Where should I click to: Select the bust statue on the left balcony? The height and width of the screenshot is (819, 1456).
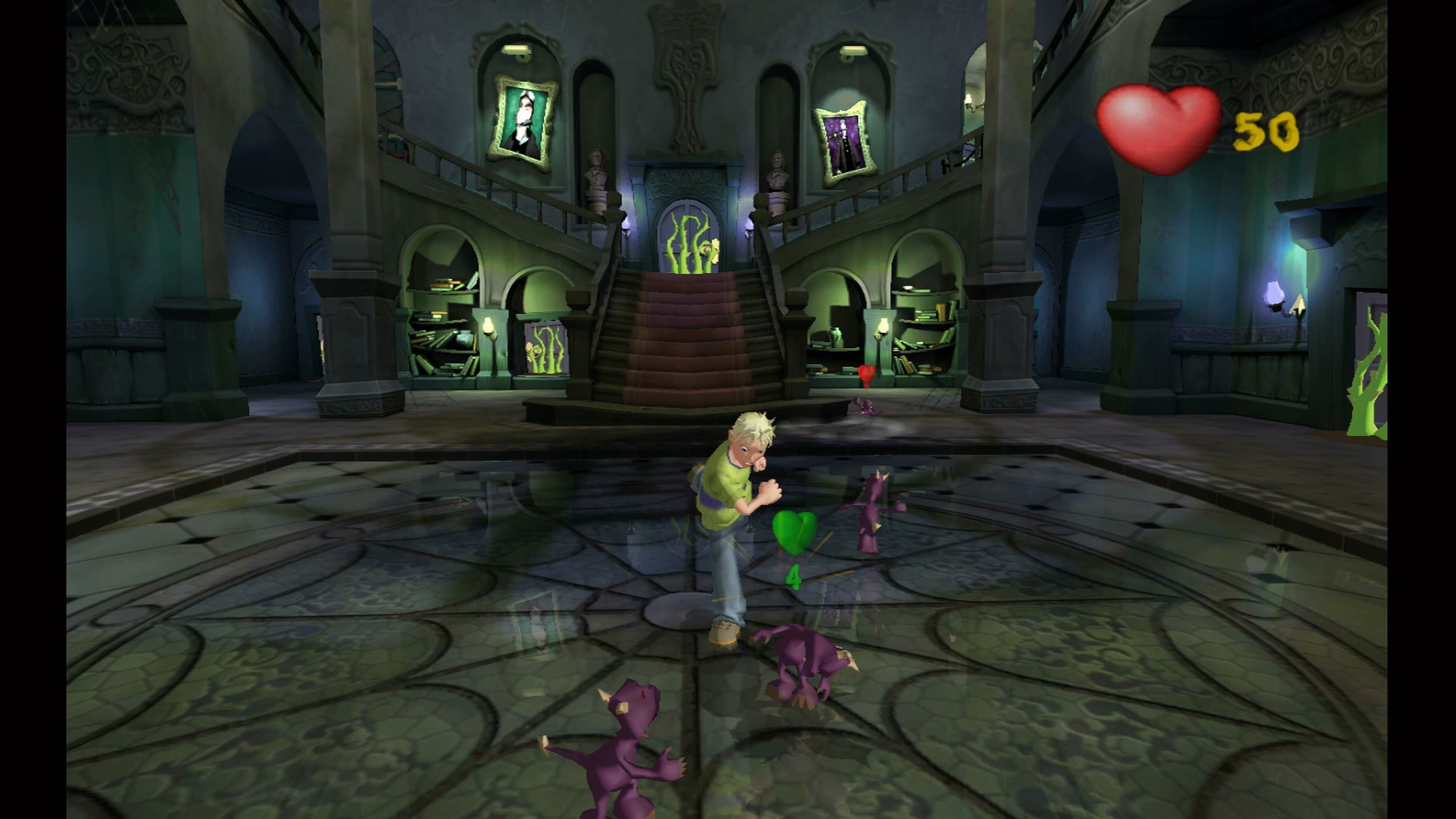click(595, 168)
